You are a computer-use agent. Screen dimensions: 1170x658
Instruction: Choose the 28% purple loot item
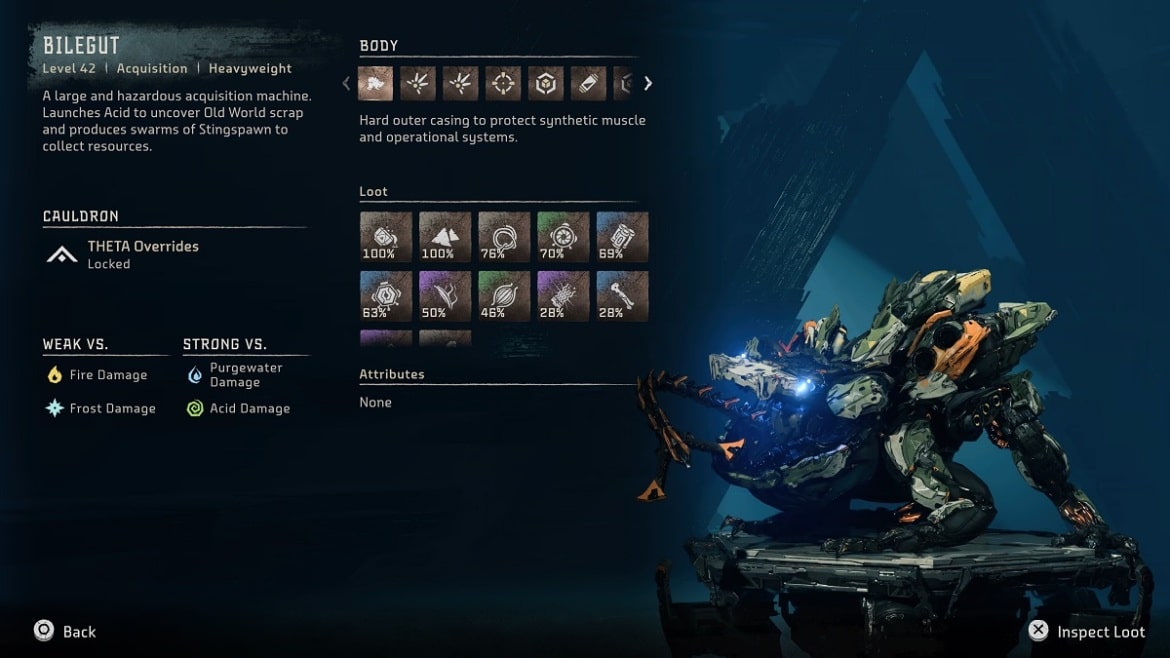[563, 296]
